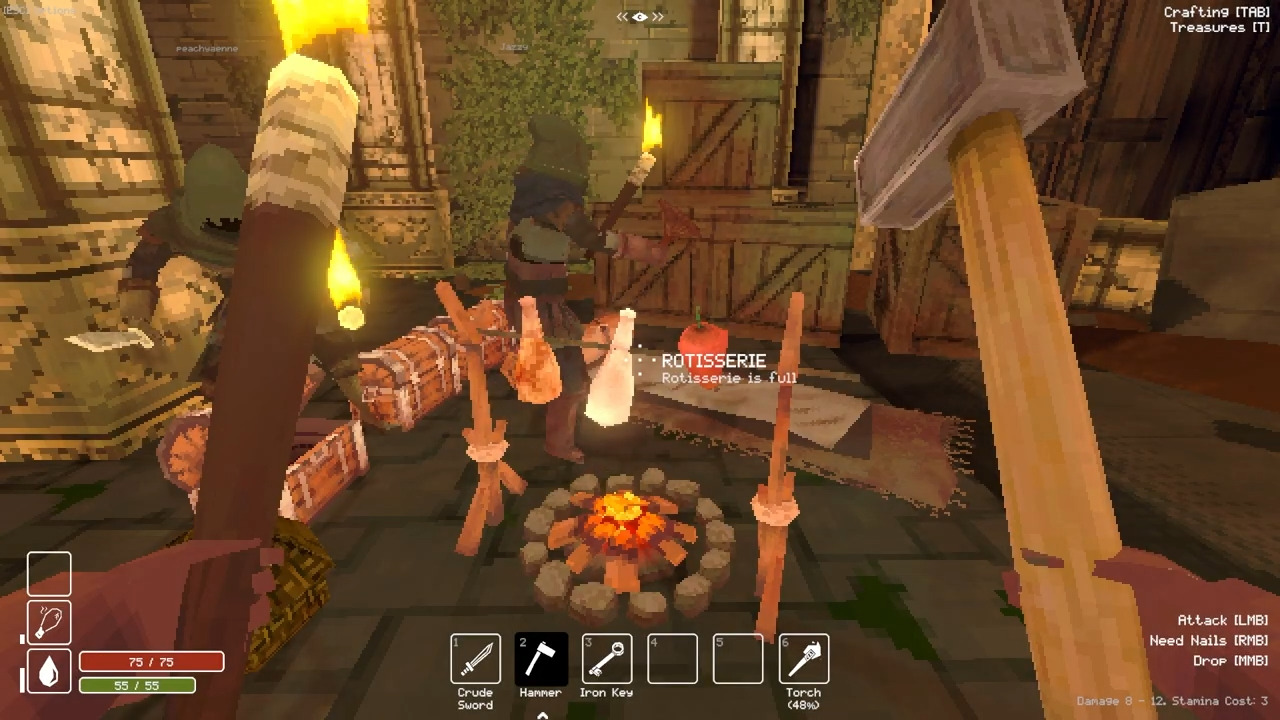Screen dimensions: 1280x720
Task: Select the Iron Key slot
Action: pyautogui.click(x=606, y=660)
